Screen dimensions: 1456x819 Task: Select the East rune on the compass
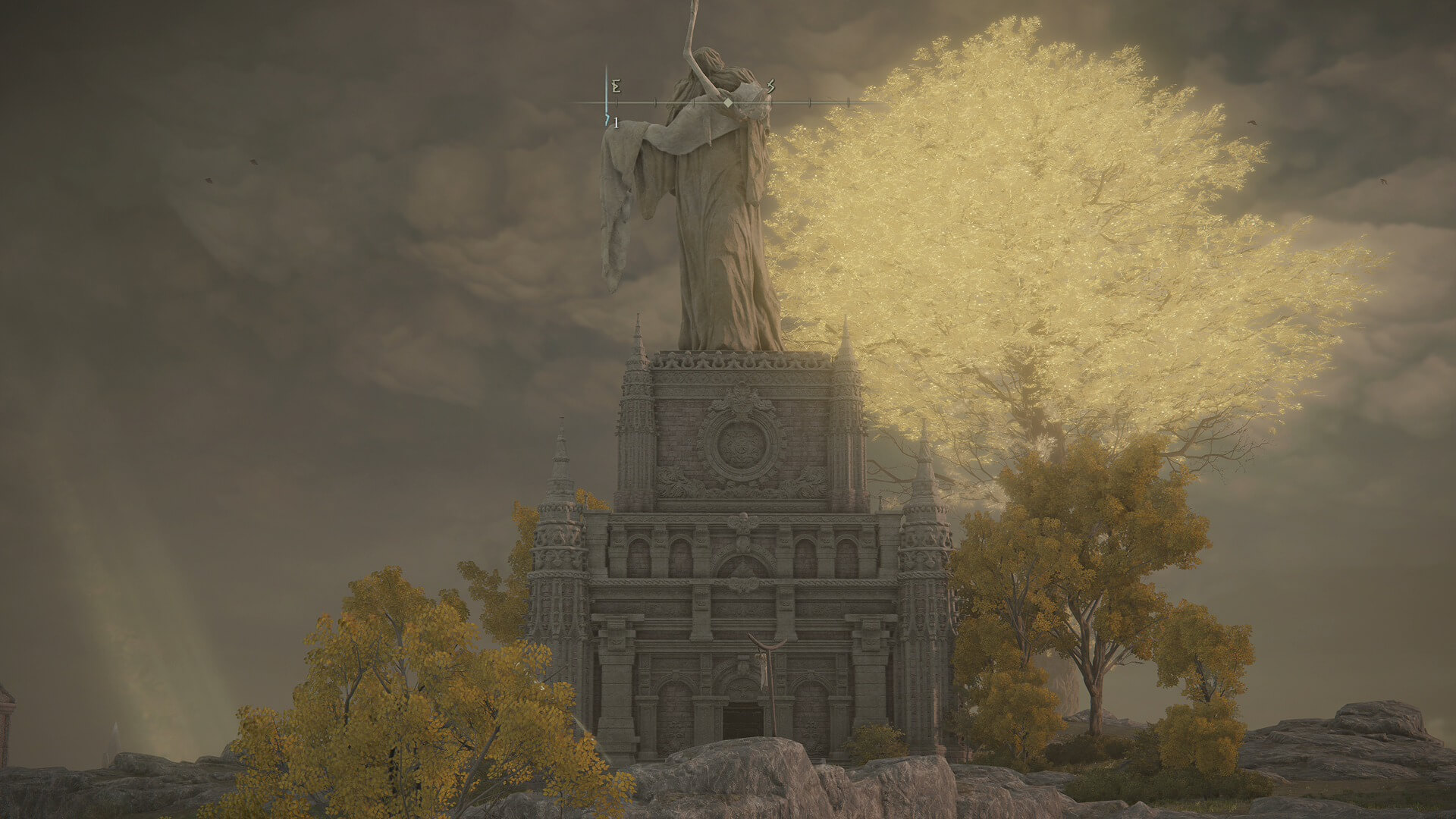(x=616, y=86)
